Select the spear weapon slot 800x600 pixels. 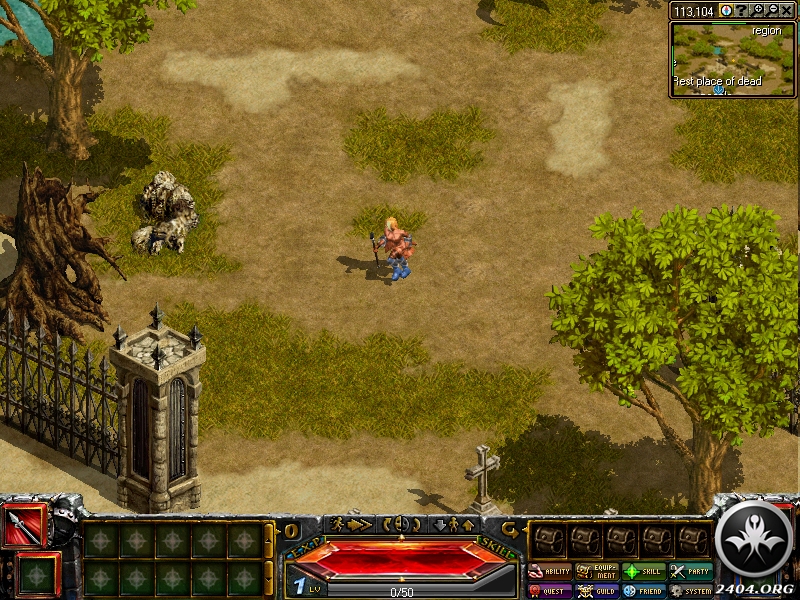(x=24, y=525)
